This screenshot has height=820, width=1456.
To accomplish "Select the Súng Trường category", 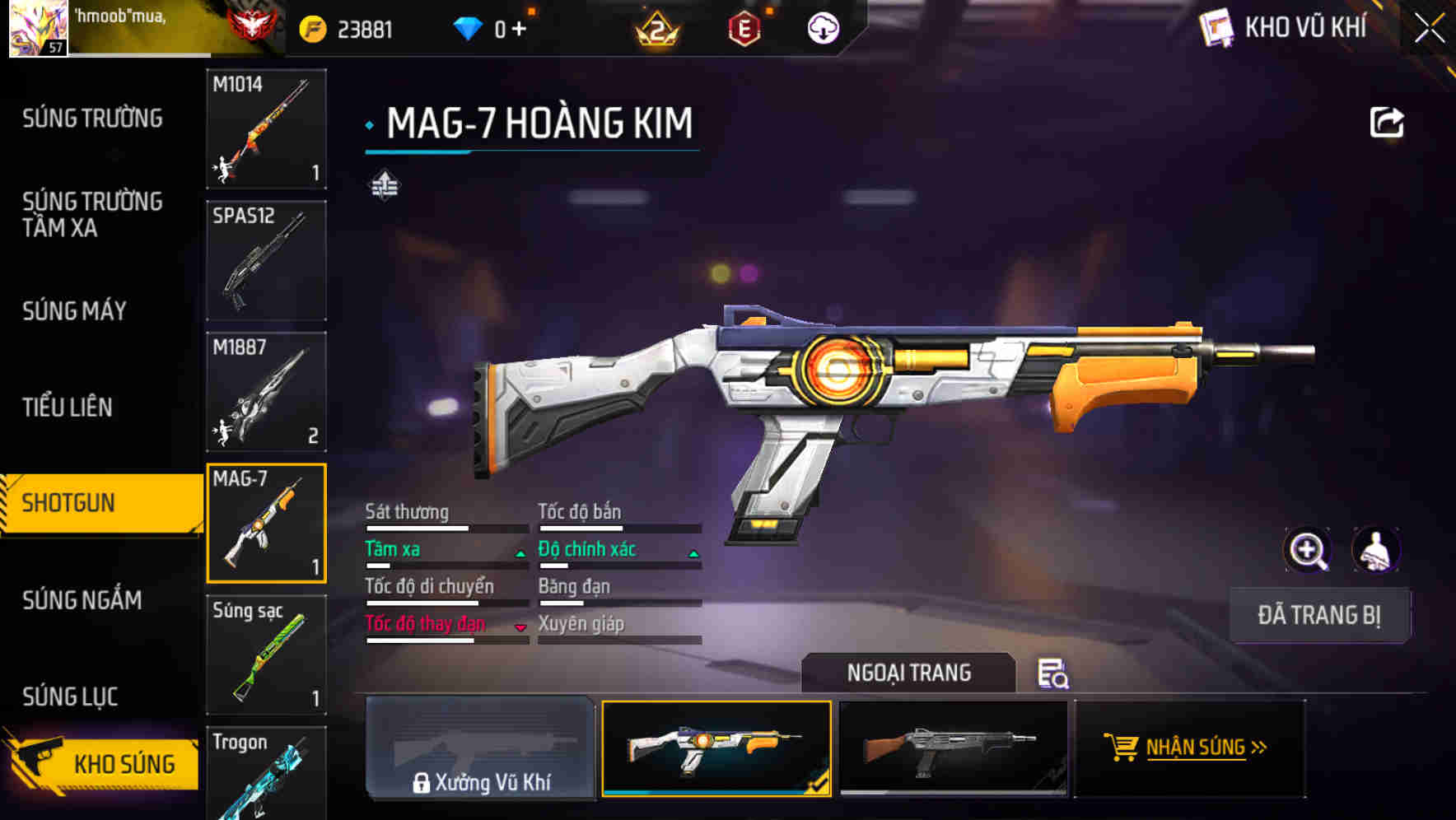I will click(92, 119).
